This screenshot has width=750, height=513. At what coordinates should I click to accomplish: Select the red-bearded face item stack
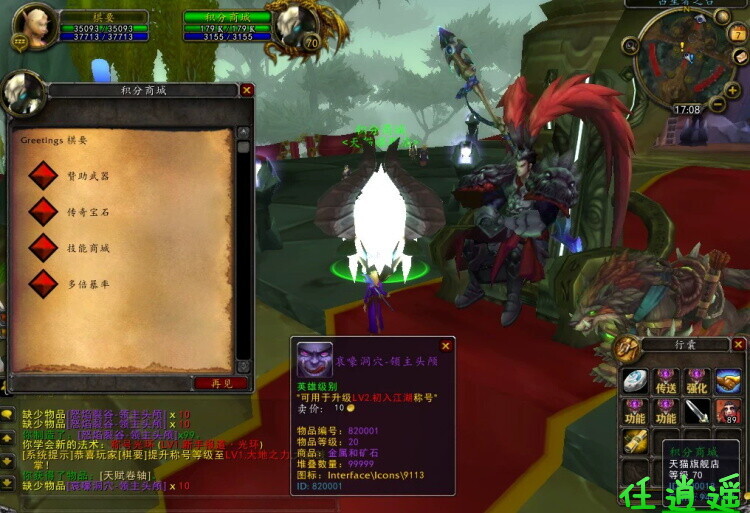click(728, 411)
